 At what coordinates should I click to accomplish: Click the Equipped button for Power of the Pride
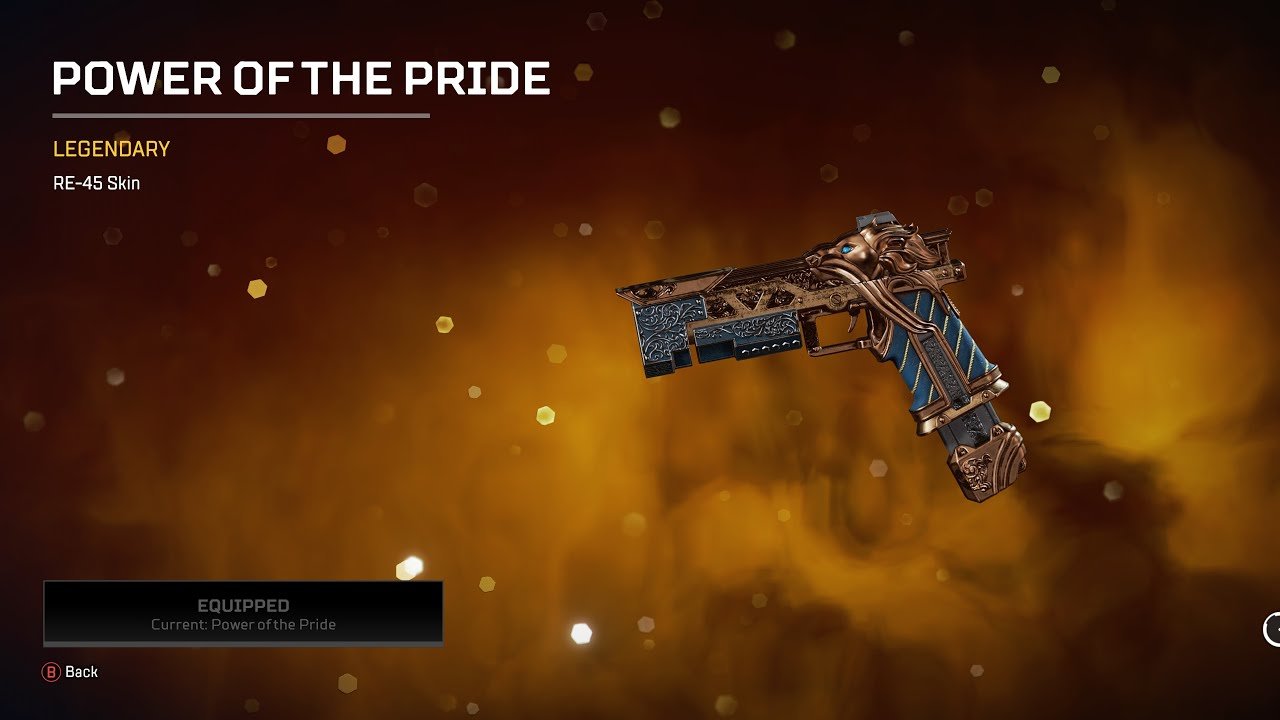click(x=243, y=613)
